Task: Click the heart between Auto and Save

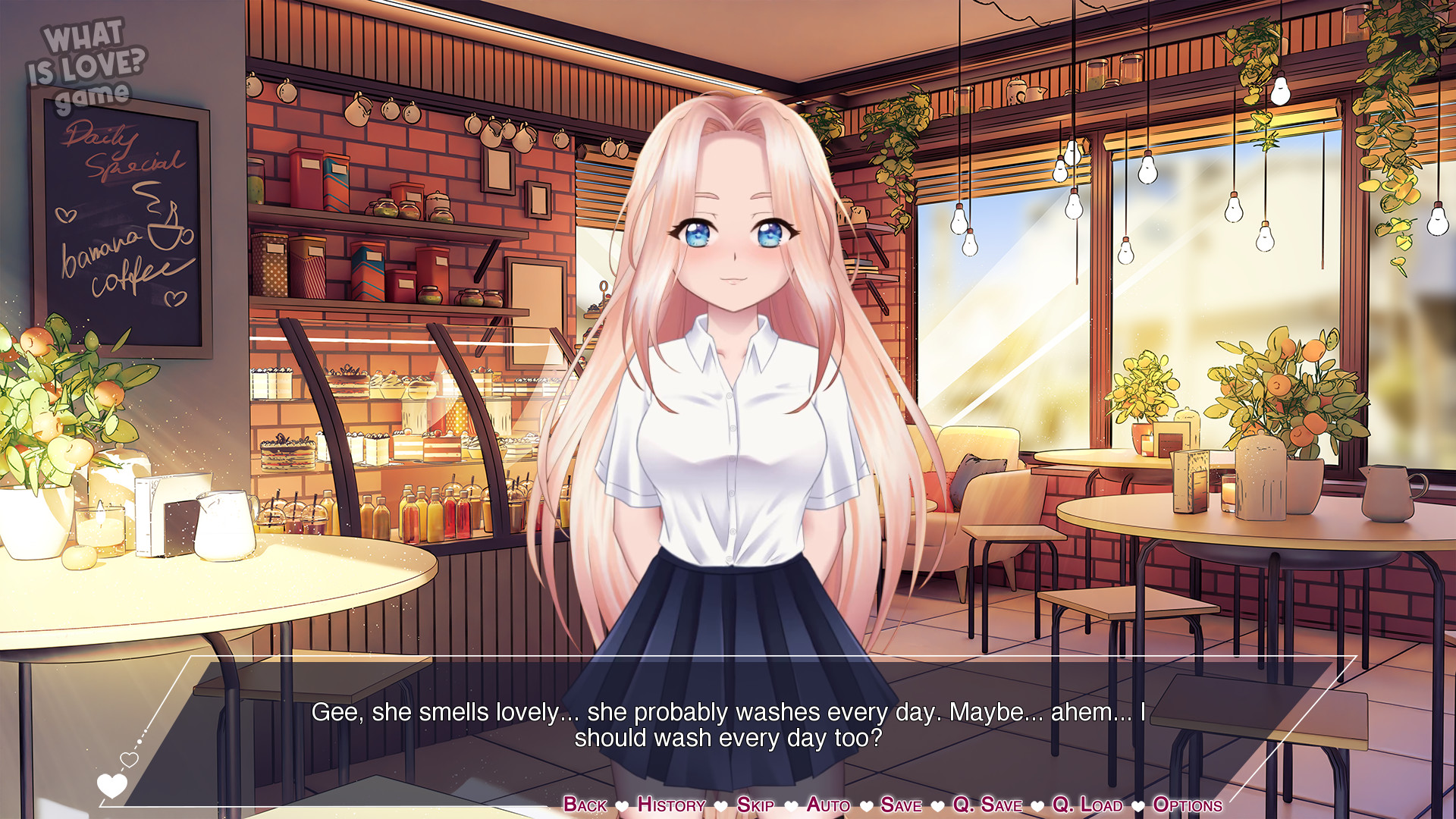Action: coord(865,805)
